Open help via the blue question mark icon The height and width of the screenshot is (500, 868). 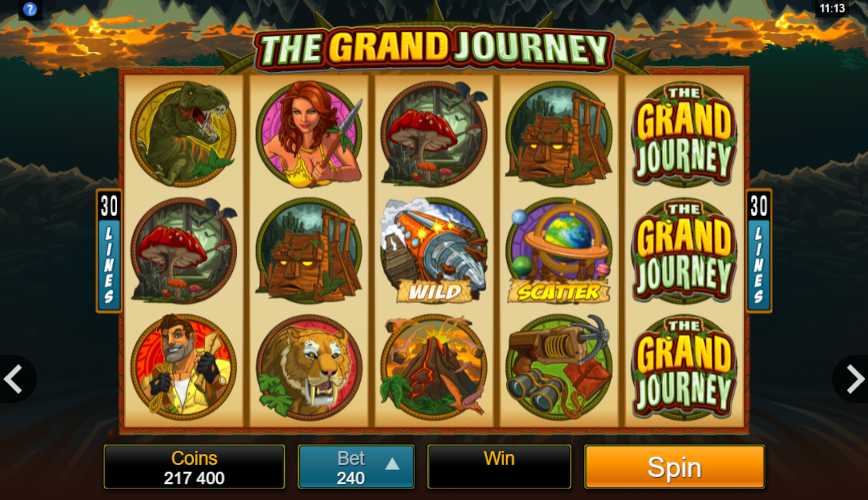pos(30,9)
